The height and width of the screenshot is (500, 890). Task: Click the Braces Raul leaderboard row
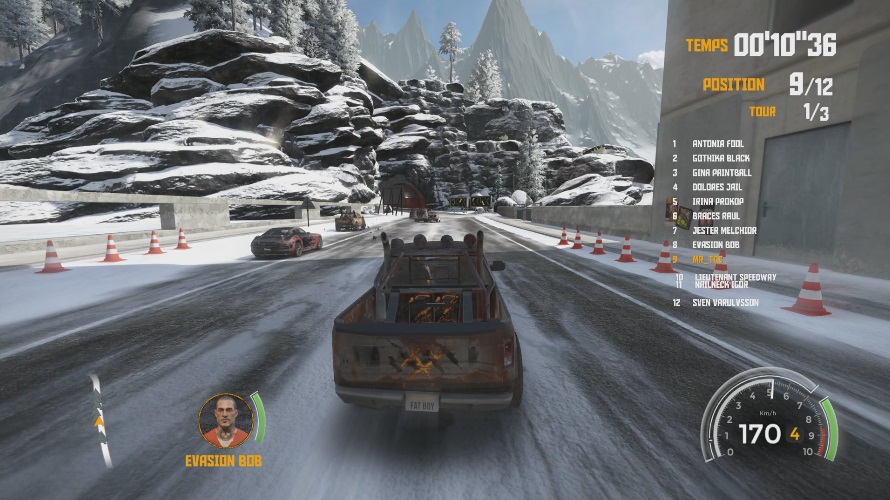tap(717, 215)
